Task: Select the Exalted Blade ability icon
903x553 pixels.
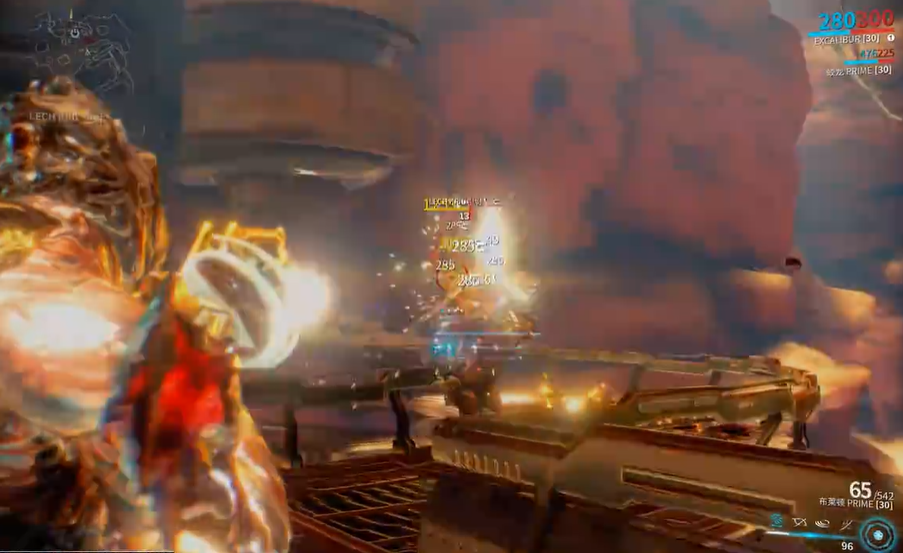Action: (x=846, y=522)
